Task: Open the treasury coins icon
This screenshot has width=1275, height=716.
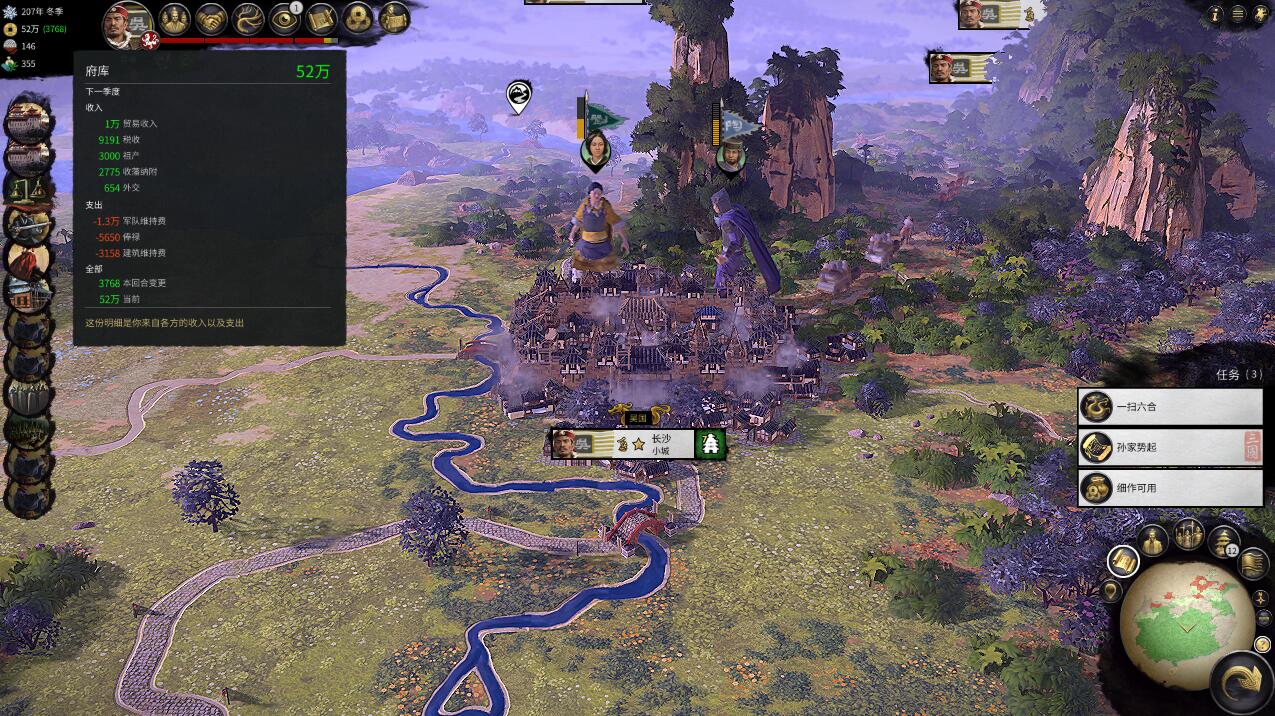Action: pyautogui.click(x=357, y=19)
